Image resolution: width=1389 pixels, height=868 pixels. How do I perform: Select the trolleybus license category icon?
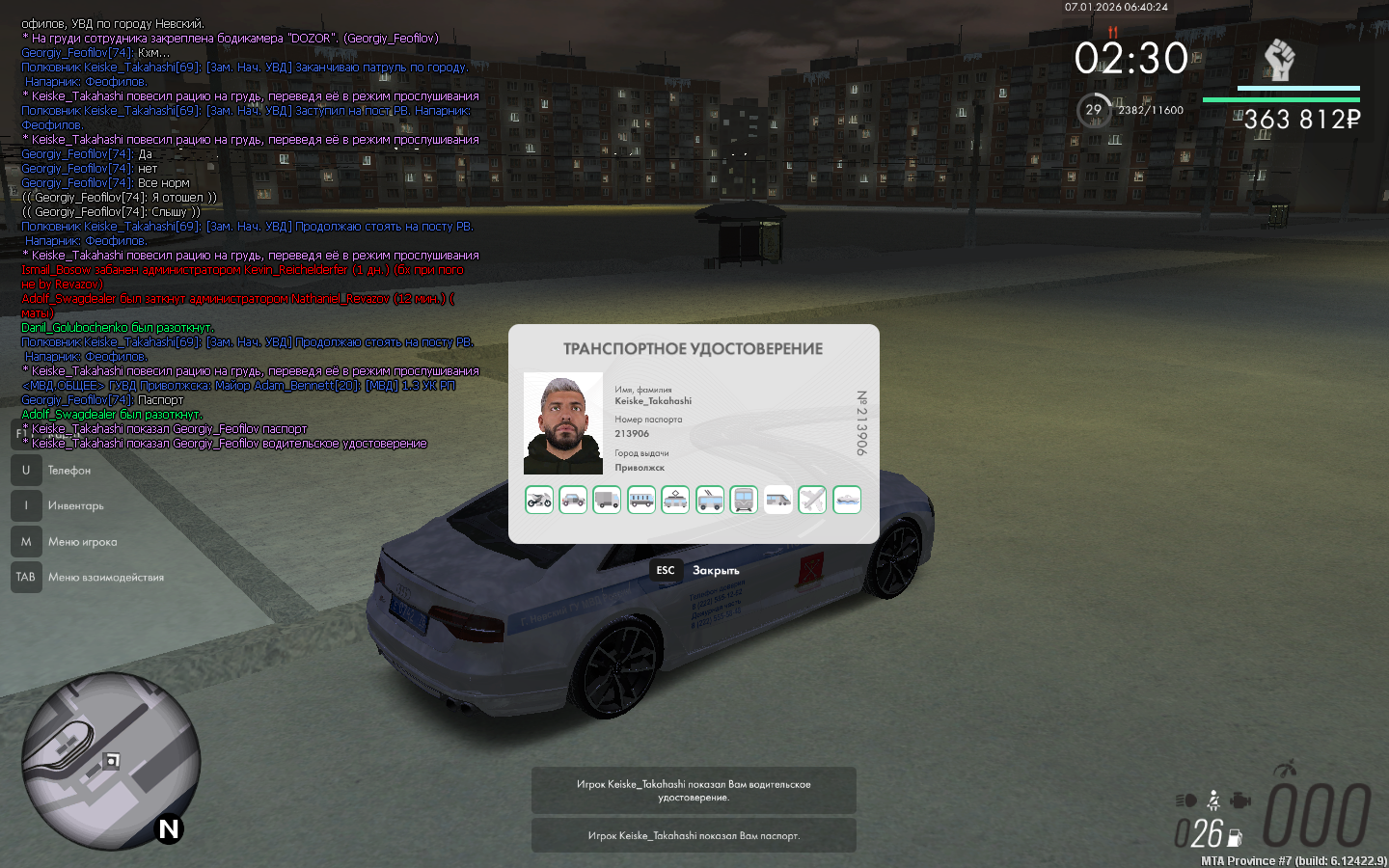pos(710,500)
